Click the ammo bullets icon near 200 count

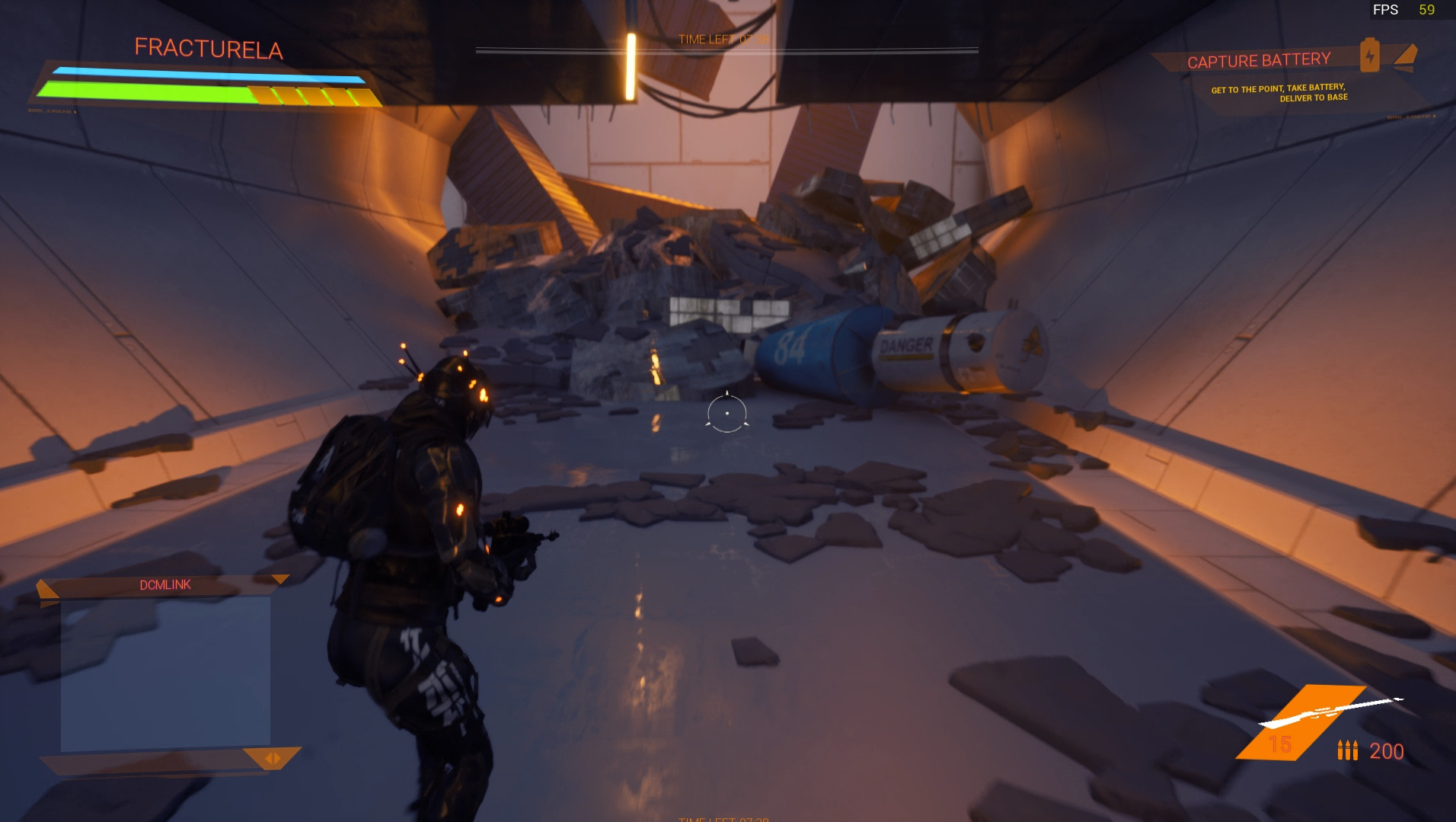[1347, 750]
